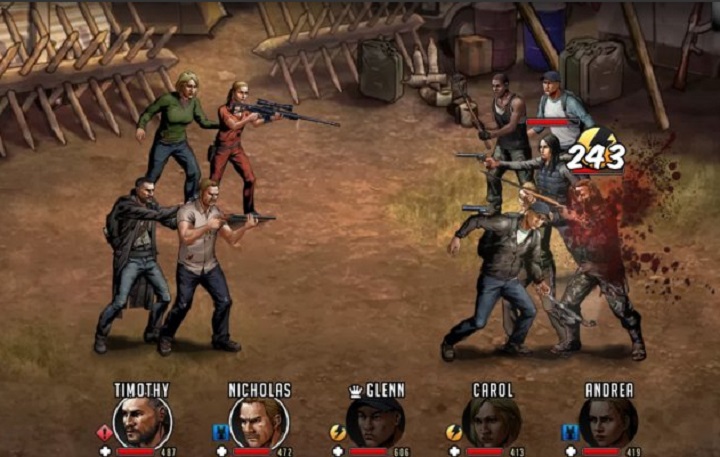Select Timothy's character portrait
Viewport: 720px width, 457px height.
[142, 422]
